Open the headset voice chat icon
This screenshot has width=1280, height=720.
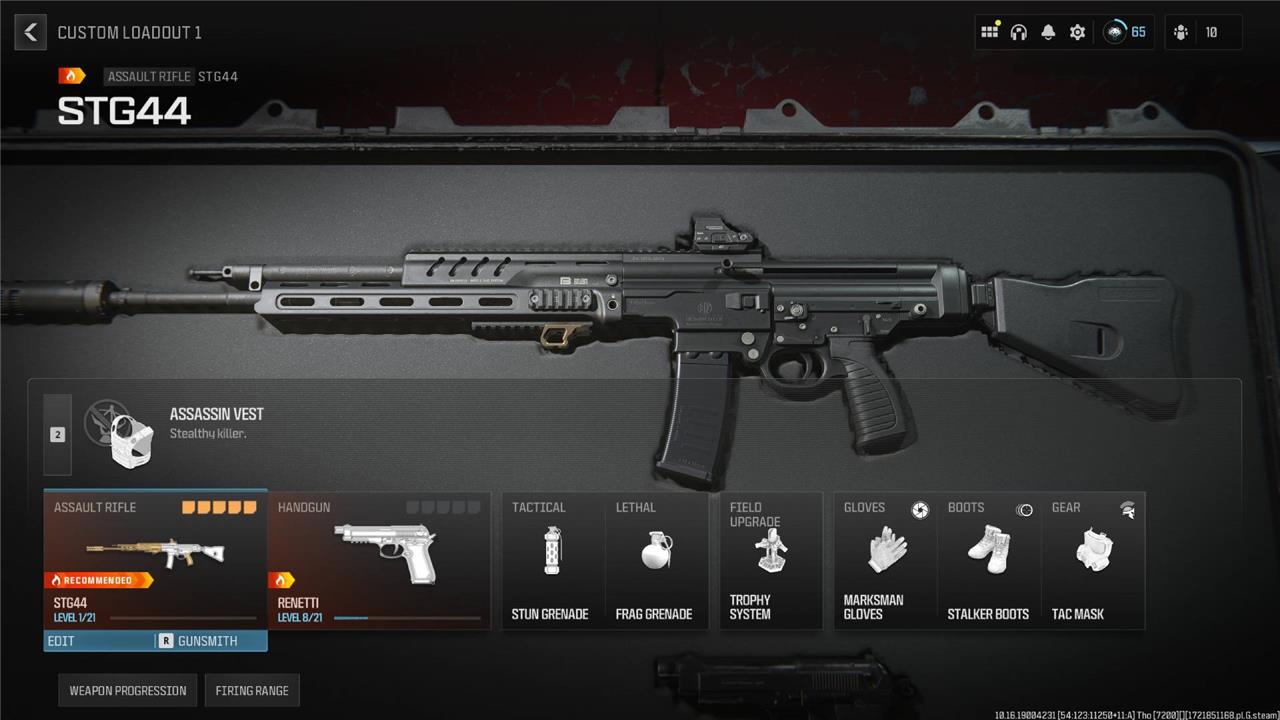coord(1018,32)
